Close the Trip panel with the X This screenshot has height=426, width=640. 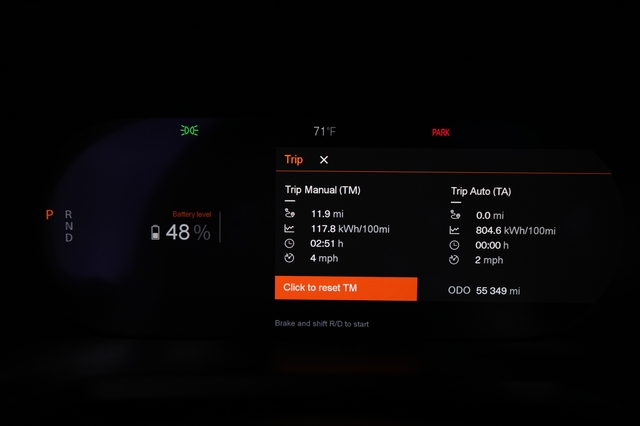pyautogui.click(x=324, y=160)
